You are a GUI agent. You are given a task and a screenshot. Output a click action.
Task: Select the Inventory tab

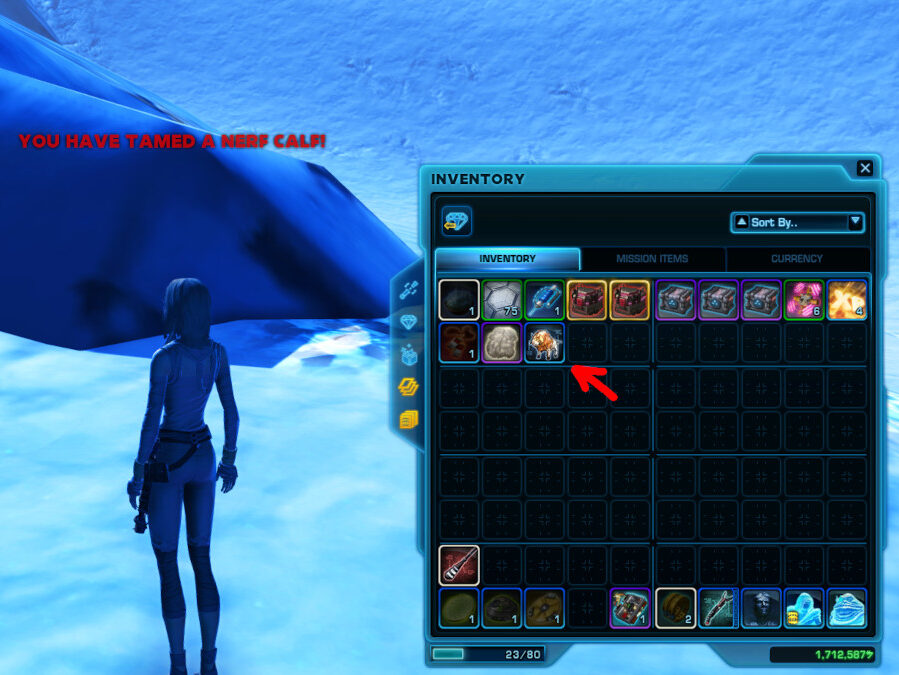coord(507,259)
